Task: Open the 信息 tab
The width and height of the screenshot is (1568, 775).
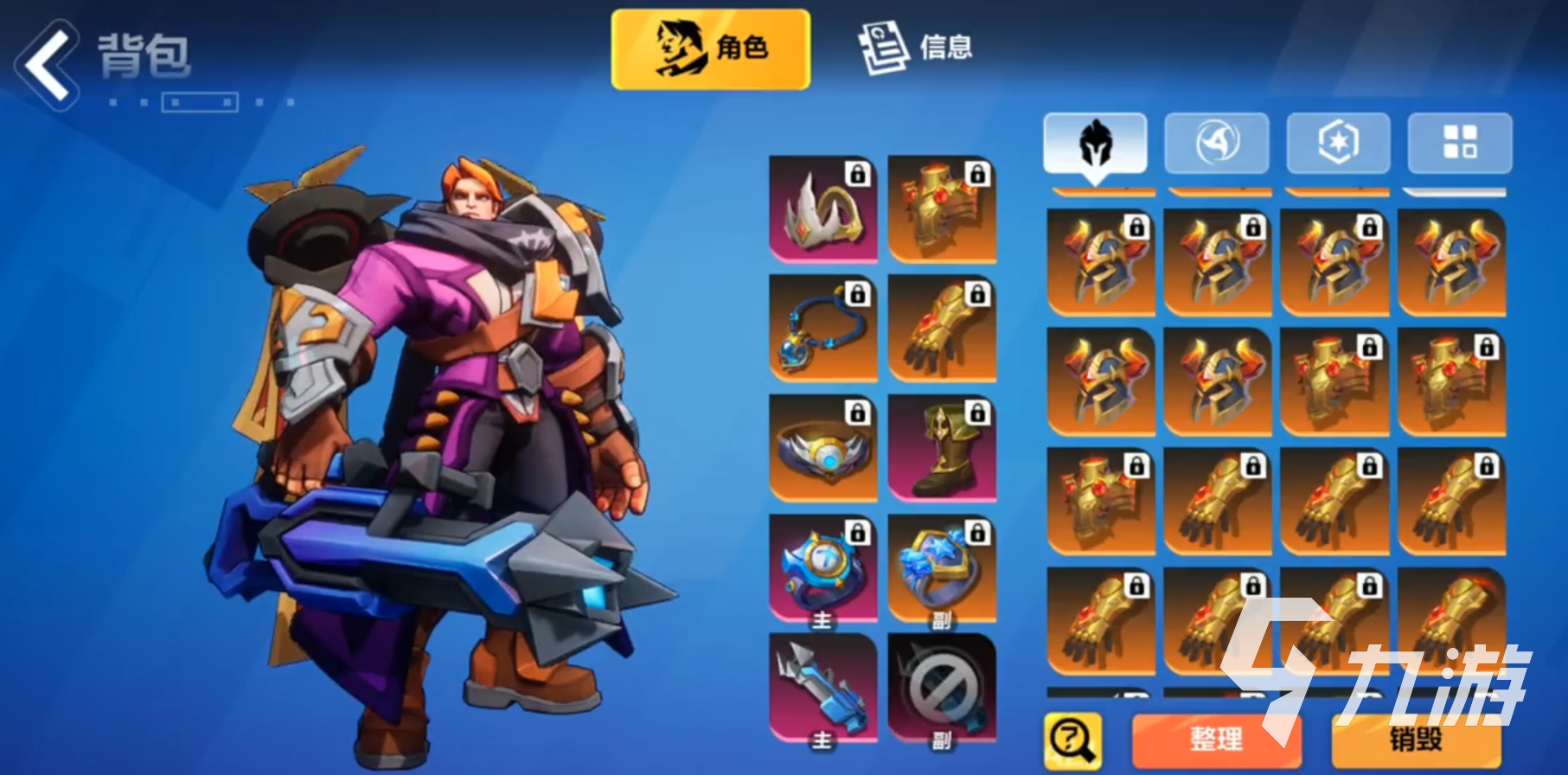Action: [x=918, y=49]
